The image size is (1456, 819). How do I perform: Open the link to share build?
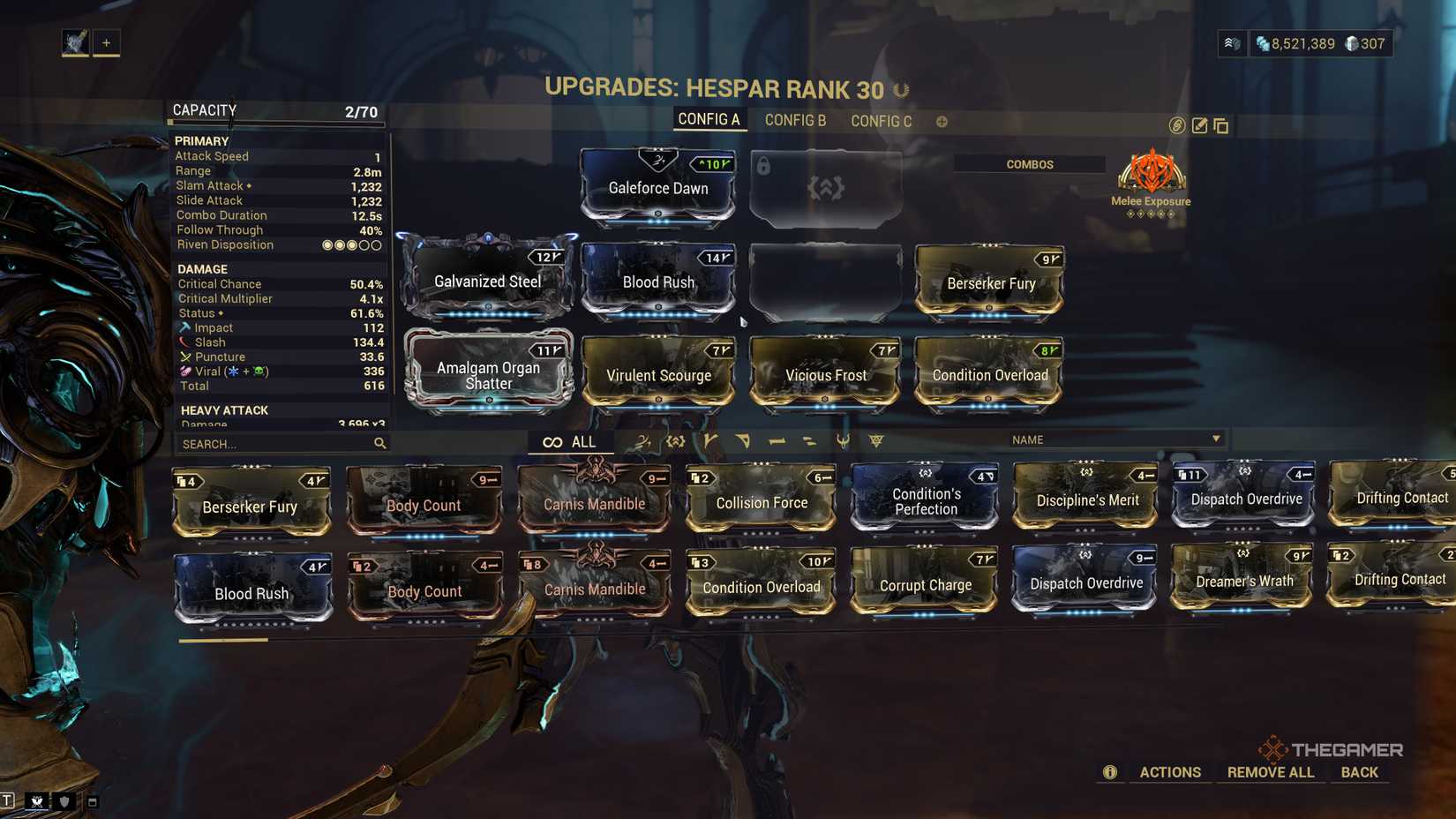click(x=1175, y=126)
